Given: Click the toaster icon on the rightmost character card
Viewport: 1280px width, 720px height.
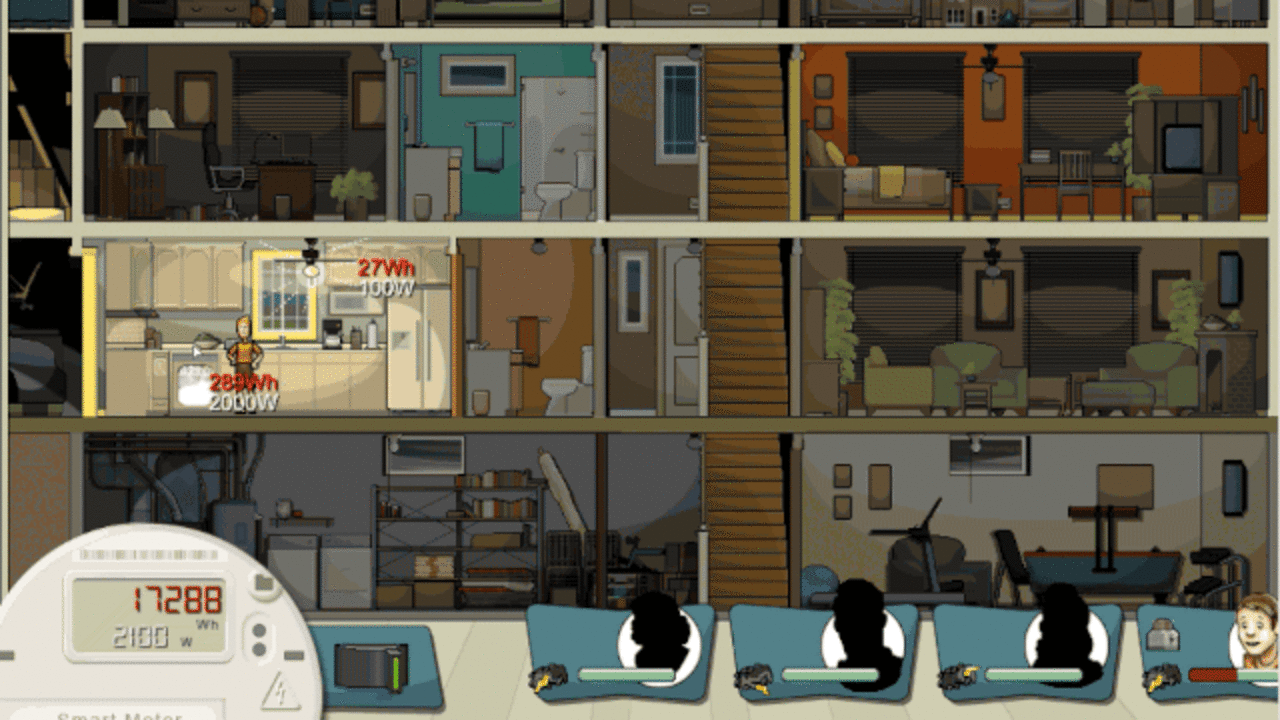Looking at the screenshot, I should (x=1163, y=634).
